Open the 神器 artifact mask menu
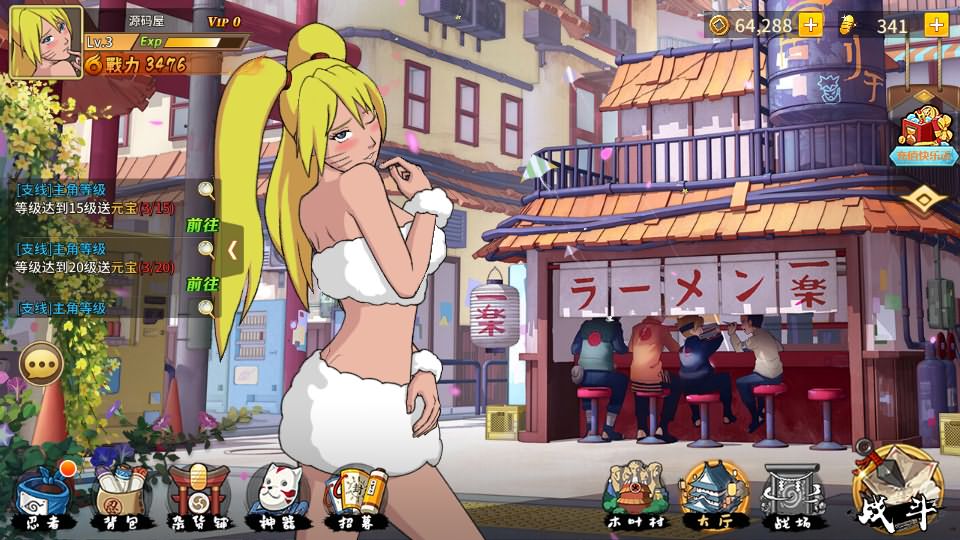960x540 pixels. coord(275,497)
